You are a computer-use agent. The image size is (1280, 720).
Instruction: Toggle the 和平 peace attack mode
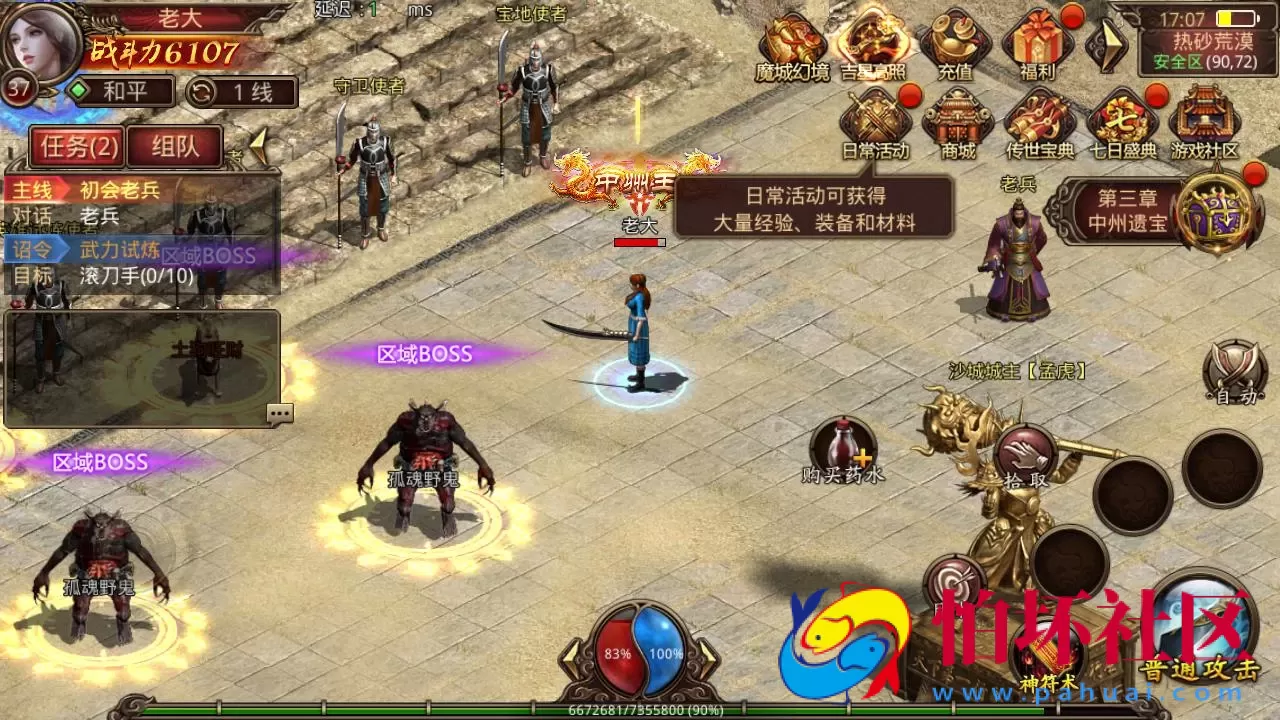122,91
